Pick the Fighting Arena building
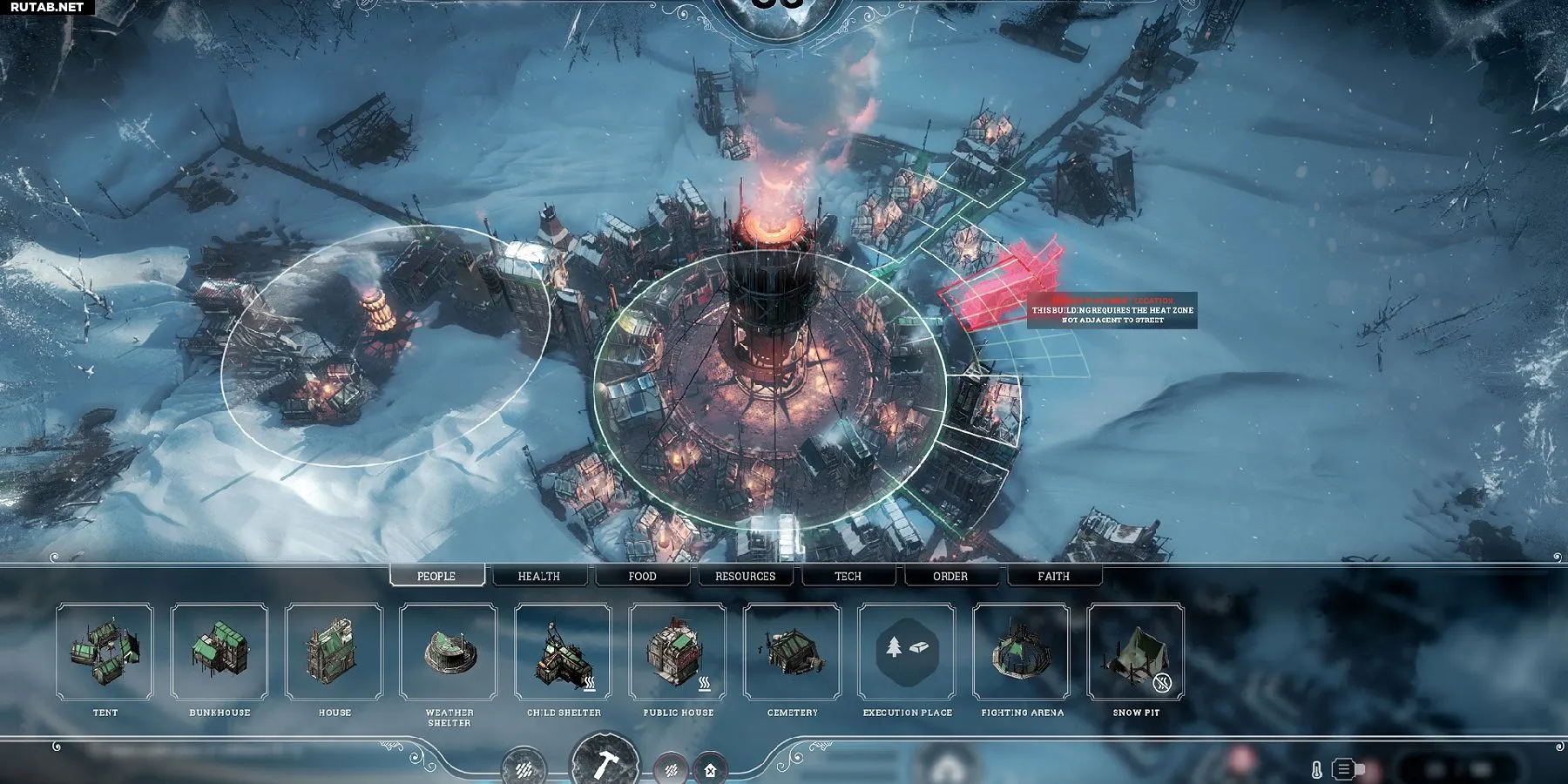Image resolution: width=1568 pixels, height=784 pixels. 1022,652
